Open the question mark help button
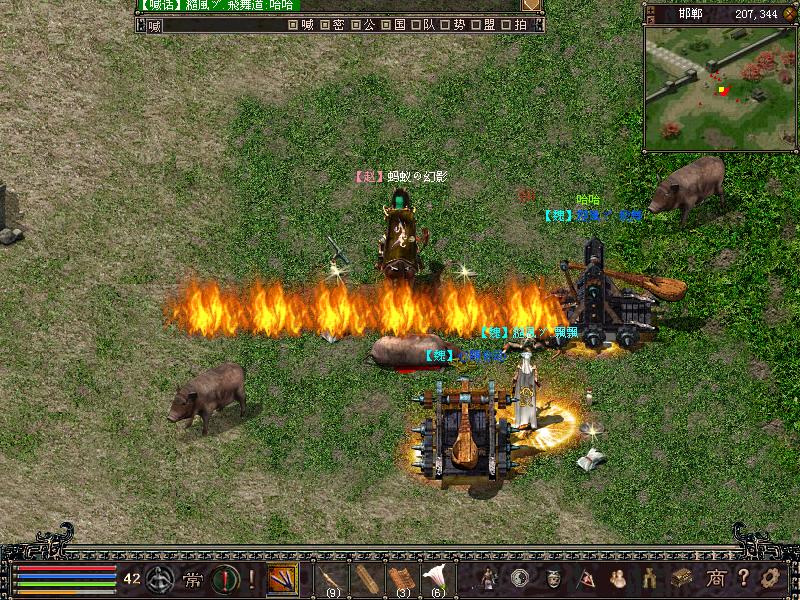 tap(744, 577)
